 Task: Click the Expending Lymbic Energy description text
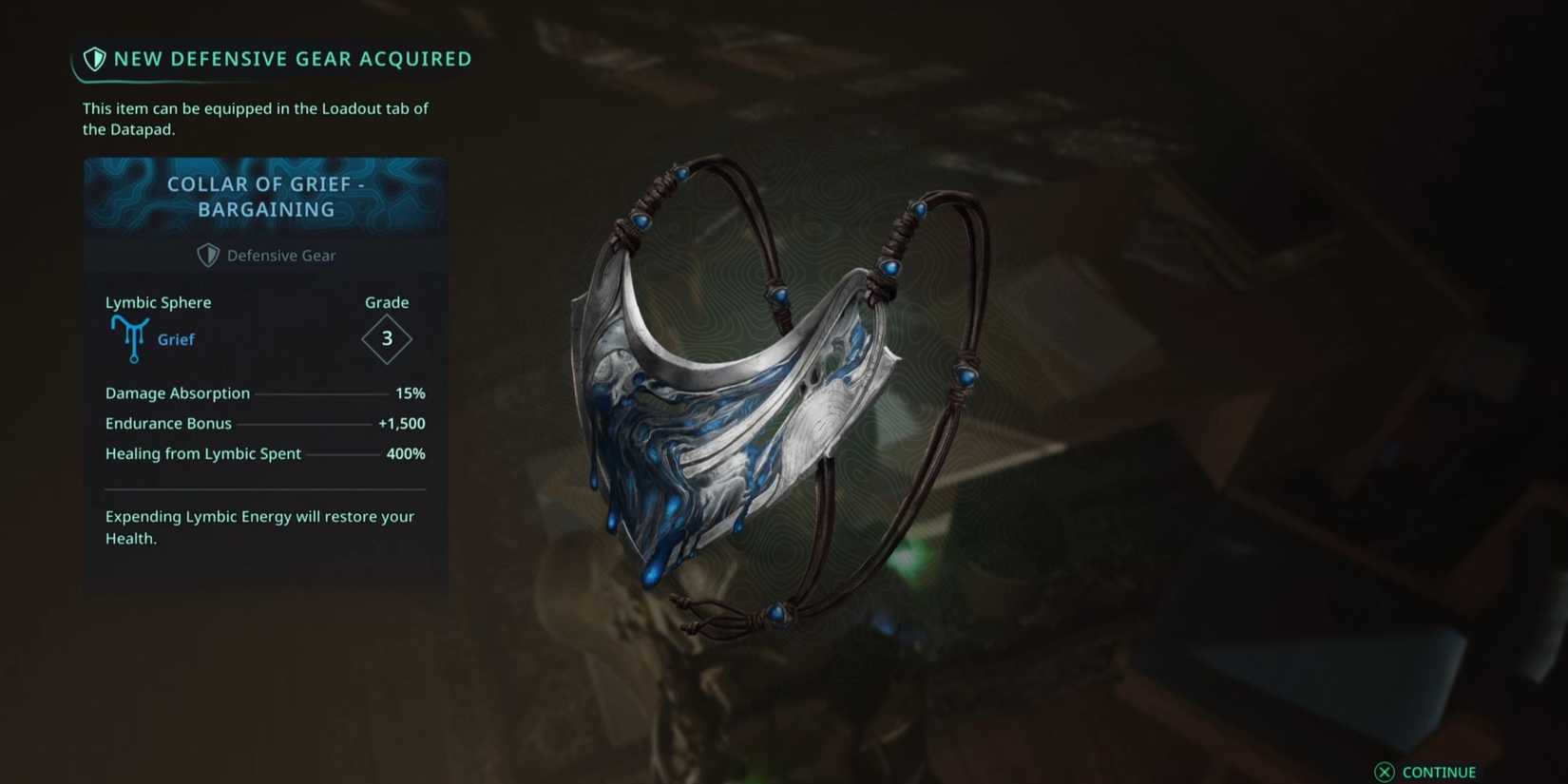click(x=259, y=527)
